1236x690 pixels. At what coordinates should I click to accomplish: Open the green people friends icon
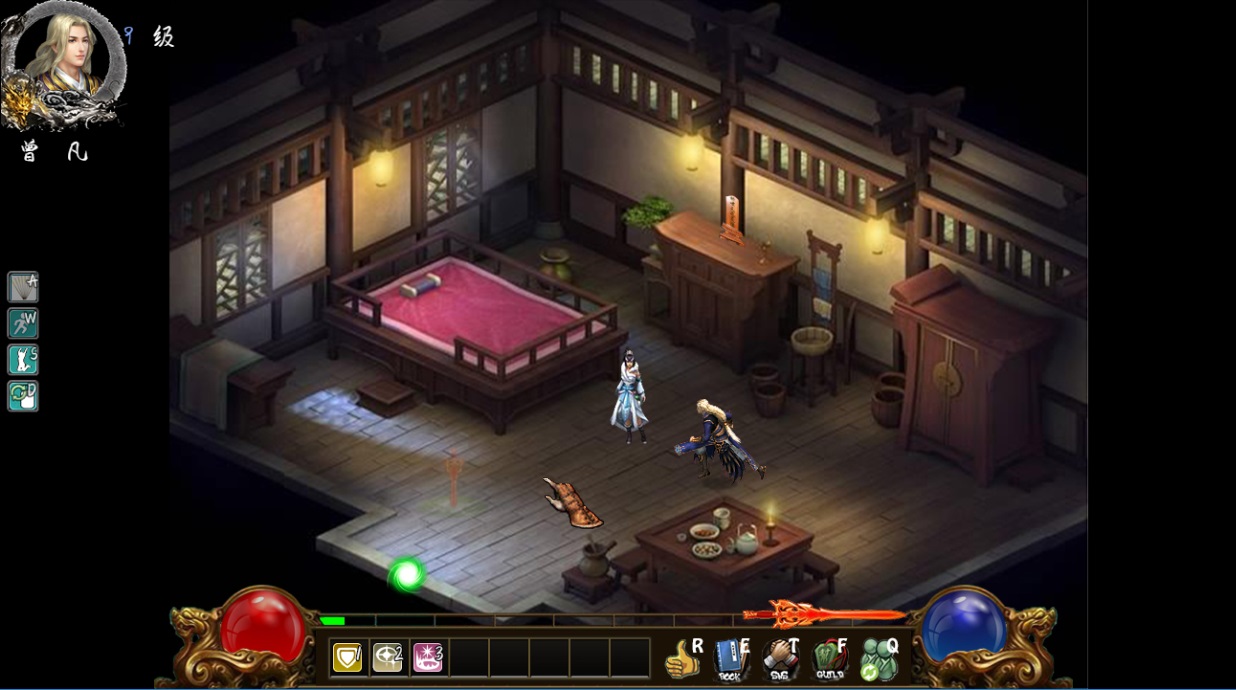click(879, 660)
